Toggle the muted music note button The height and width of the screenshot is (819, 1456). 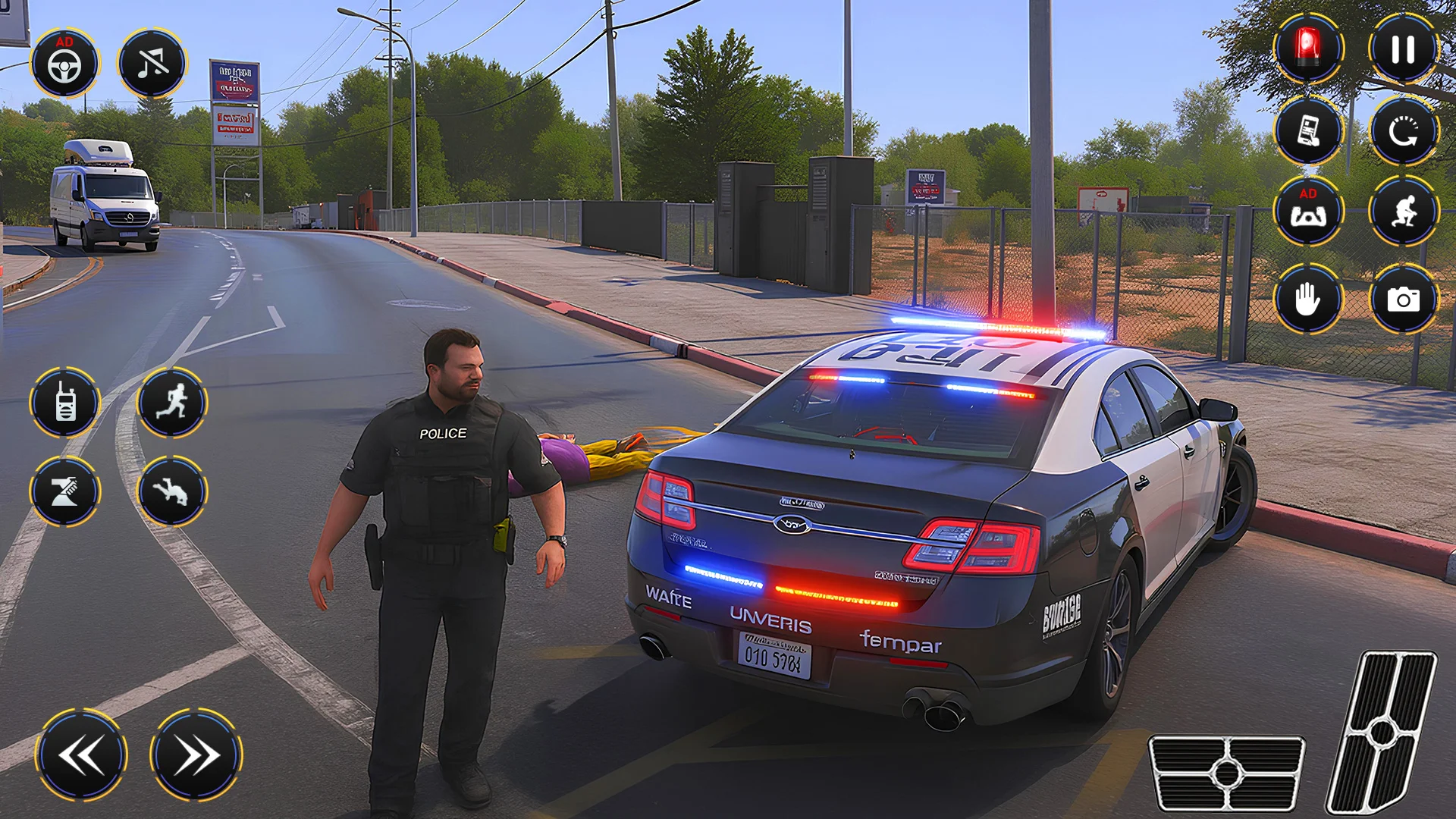pos(152,64)
